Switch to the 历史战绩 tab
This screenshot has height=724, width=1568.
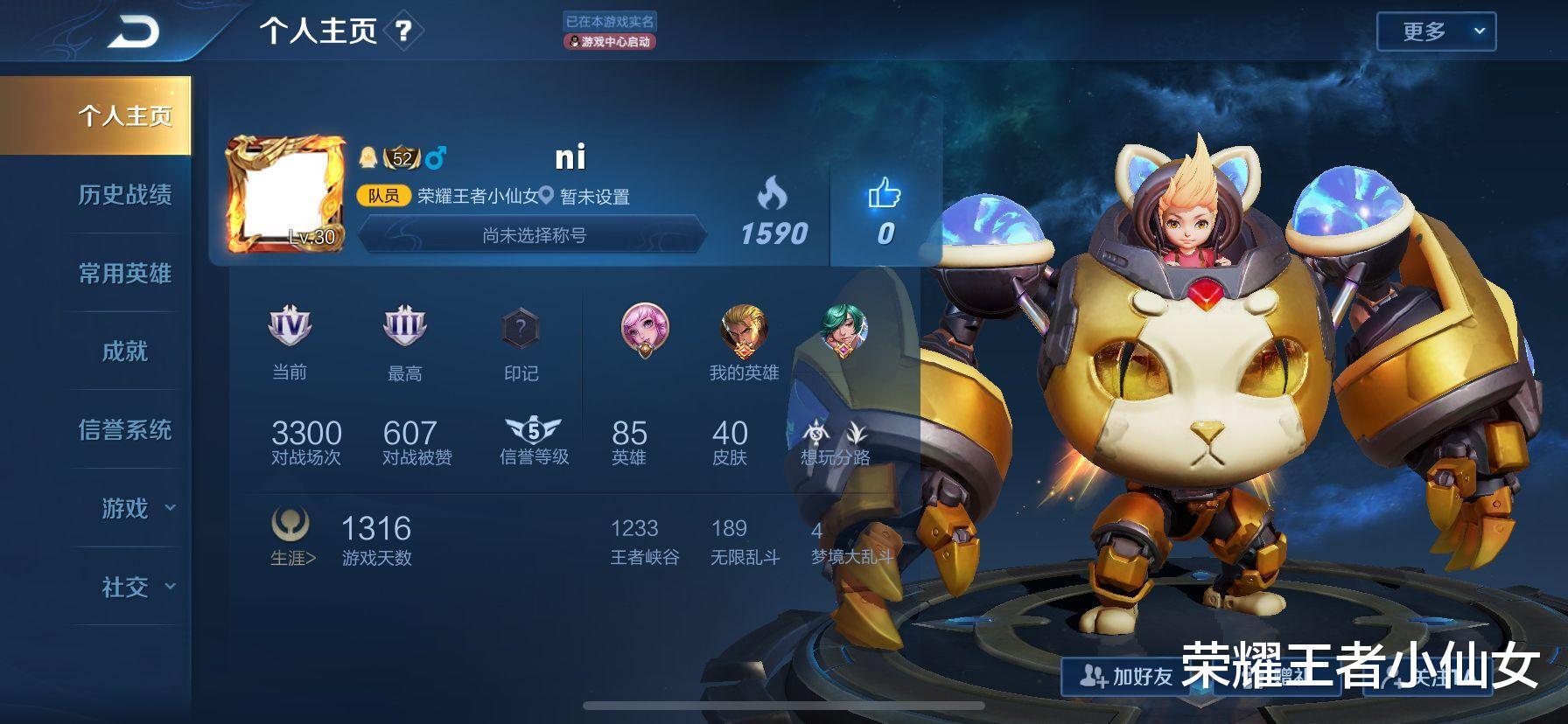pyautogui.click(x=124, y=195)
